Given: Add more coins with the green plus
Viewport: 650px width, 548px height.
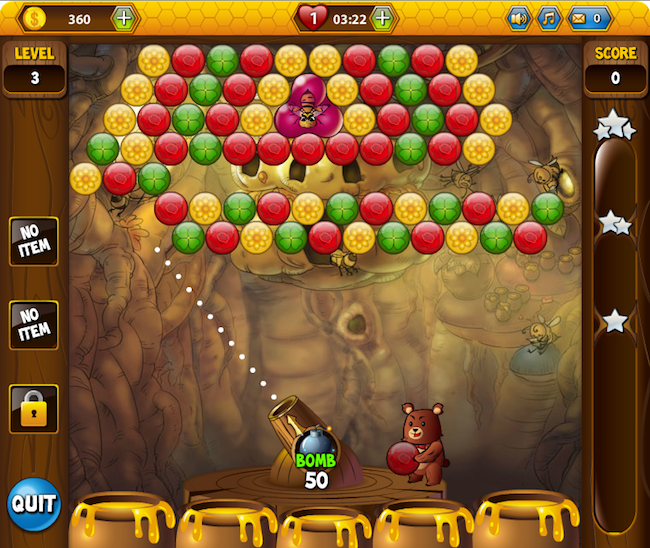Looking at the screenshot, I should point(123,18).
